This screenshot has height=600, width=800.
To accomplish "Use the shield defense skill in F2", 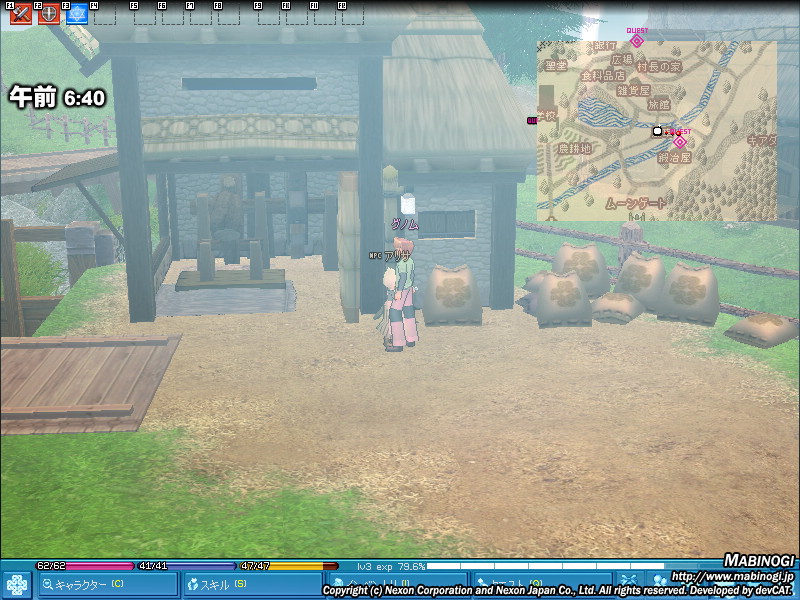I will [48, 14].
